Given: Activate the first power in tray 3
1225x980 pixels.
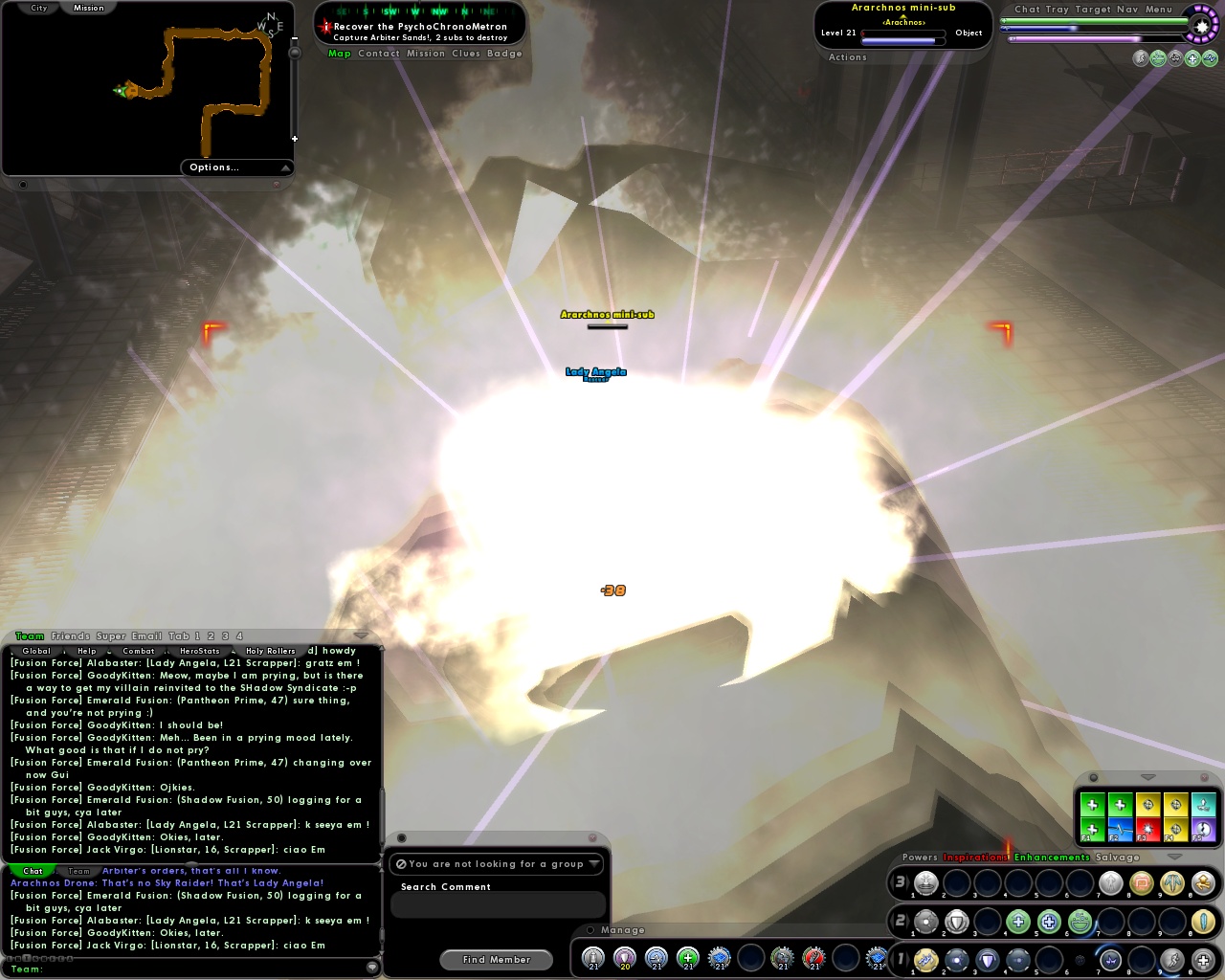Looking at the screenshot, I should [x=925, y=883].
